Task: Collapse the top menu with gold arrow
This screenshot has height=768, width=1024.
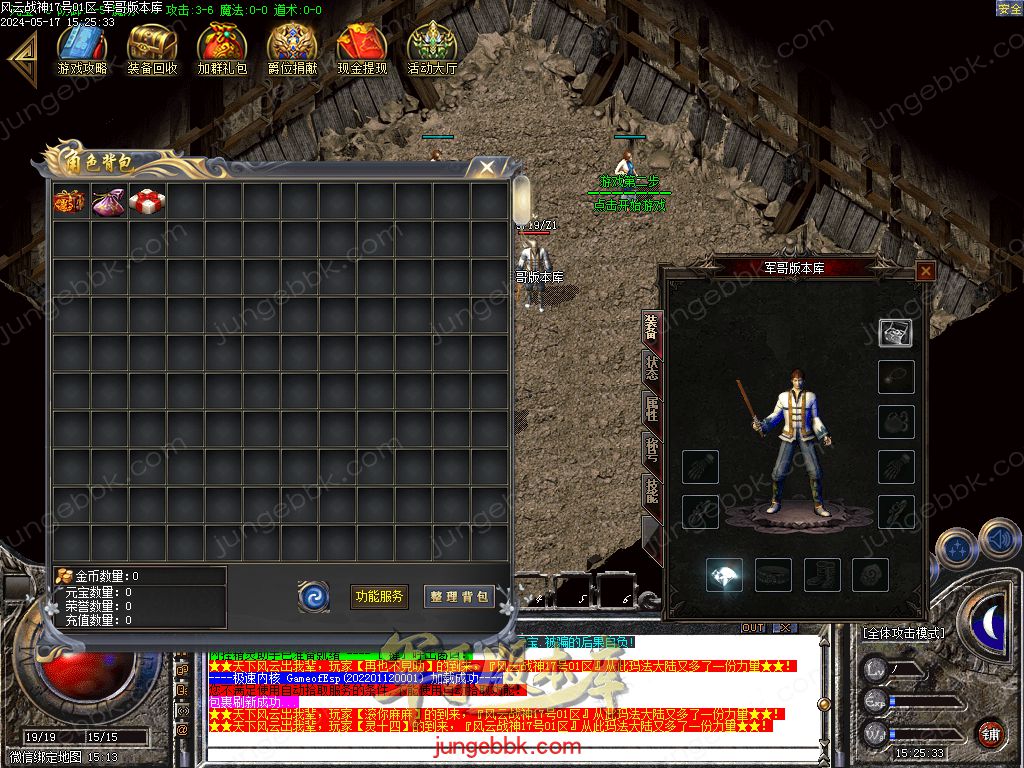Action: [x=21, y=60]
